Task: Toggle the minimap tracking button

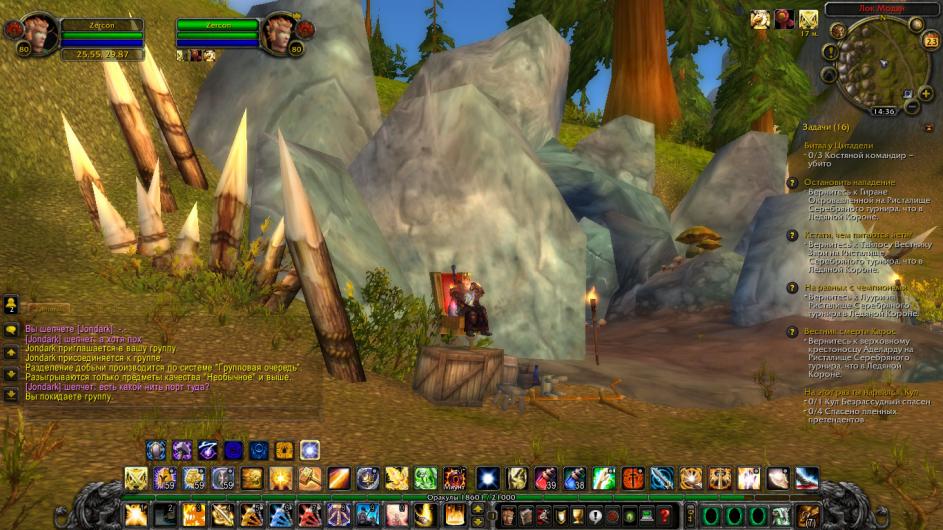Action: 838,32
